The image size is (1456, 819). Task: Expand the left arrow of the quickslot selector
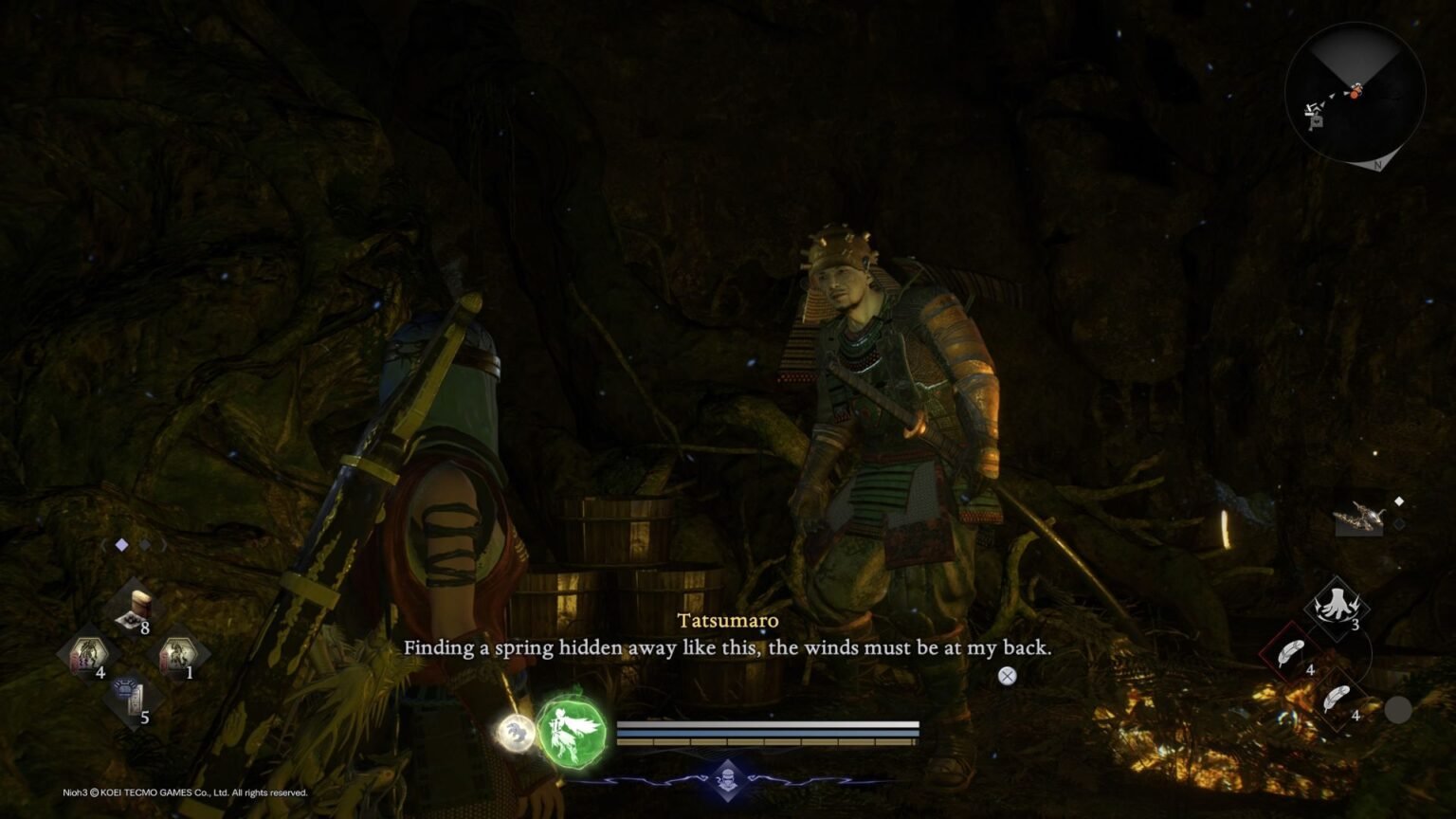pyautogui.click(x=104, y=545)
